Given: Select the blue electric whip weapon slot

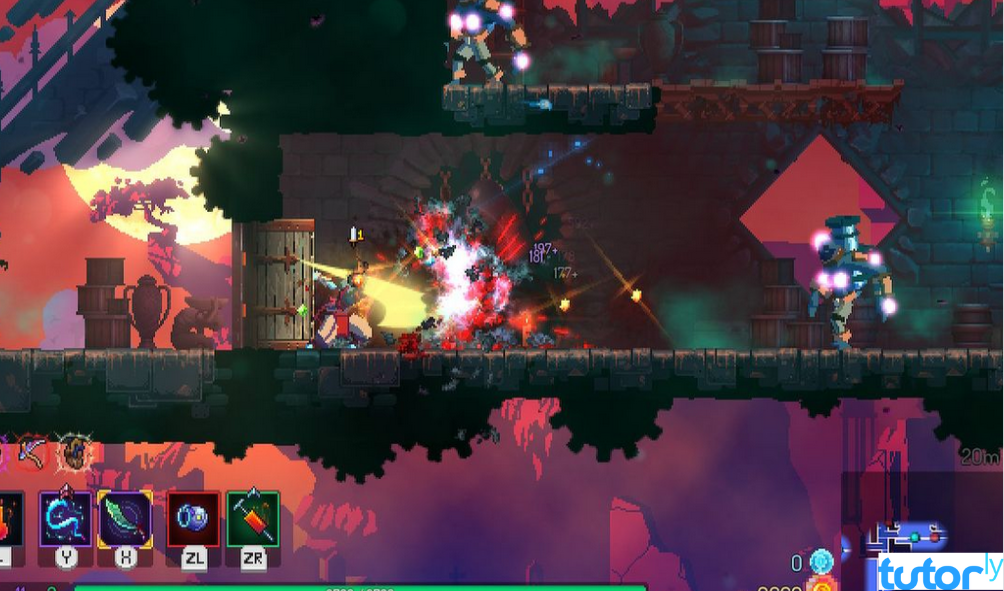Looking at the screenshot, I should click(66, 518).
